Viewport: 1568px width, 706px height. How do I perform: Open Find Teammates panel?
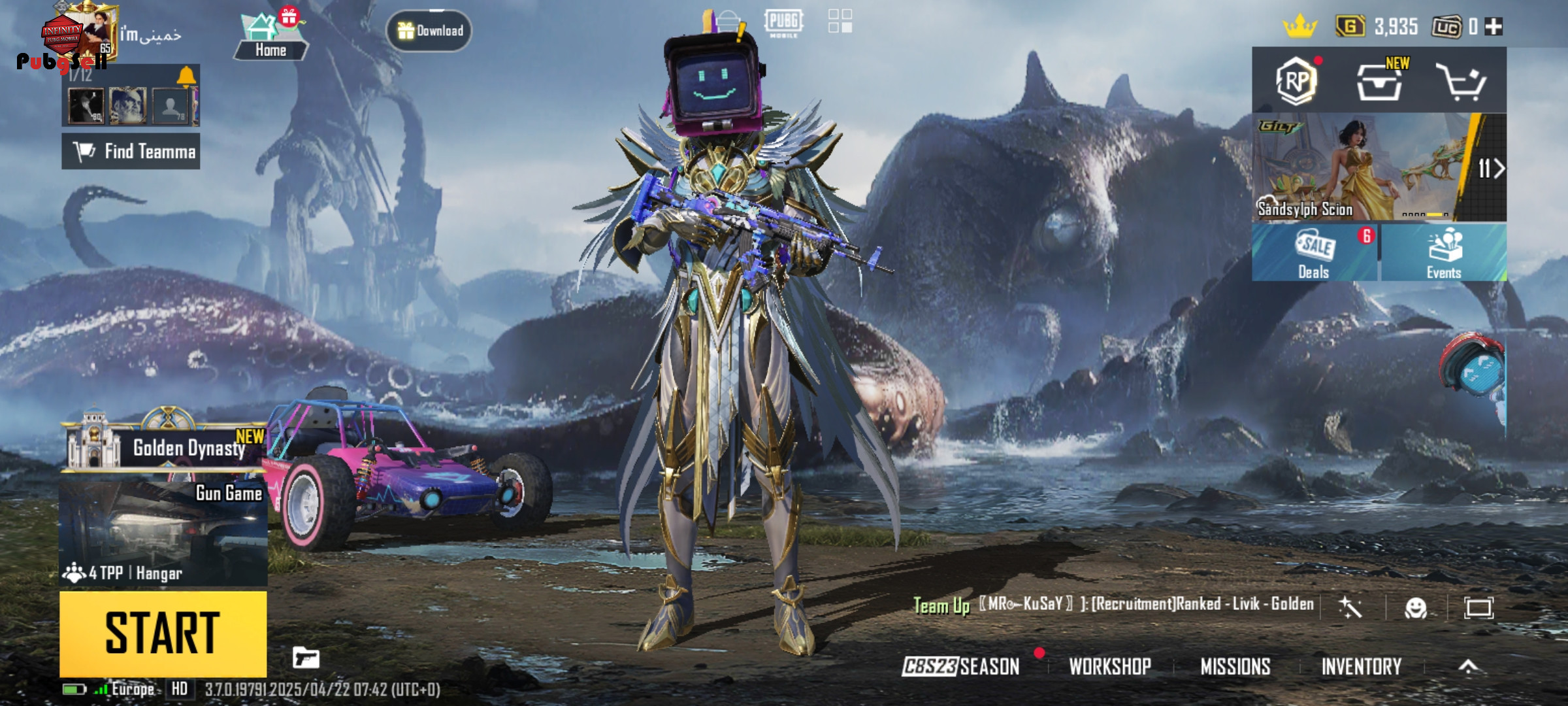(x=131, y=152)
